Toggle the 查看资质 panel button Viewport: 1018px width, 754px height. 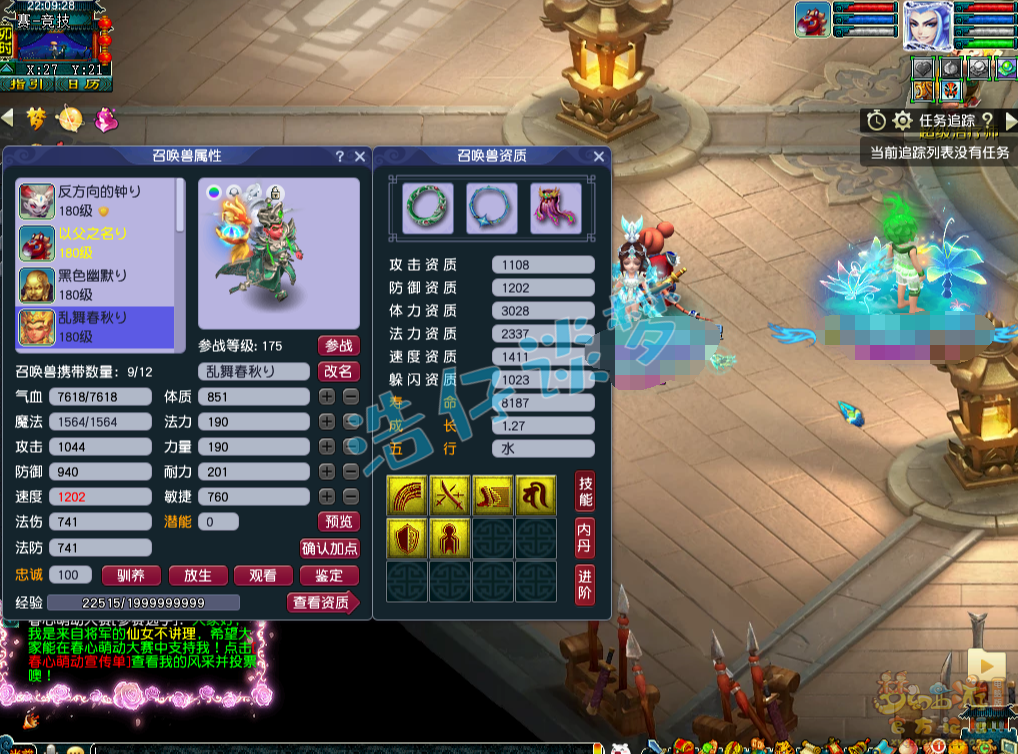click(322, 602)
